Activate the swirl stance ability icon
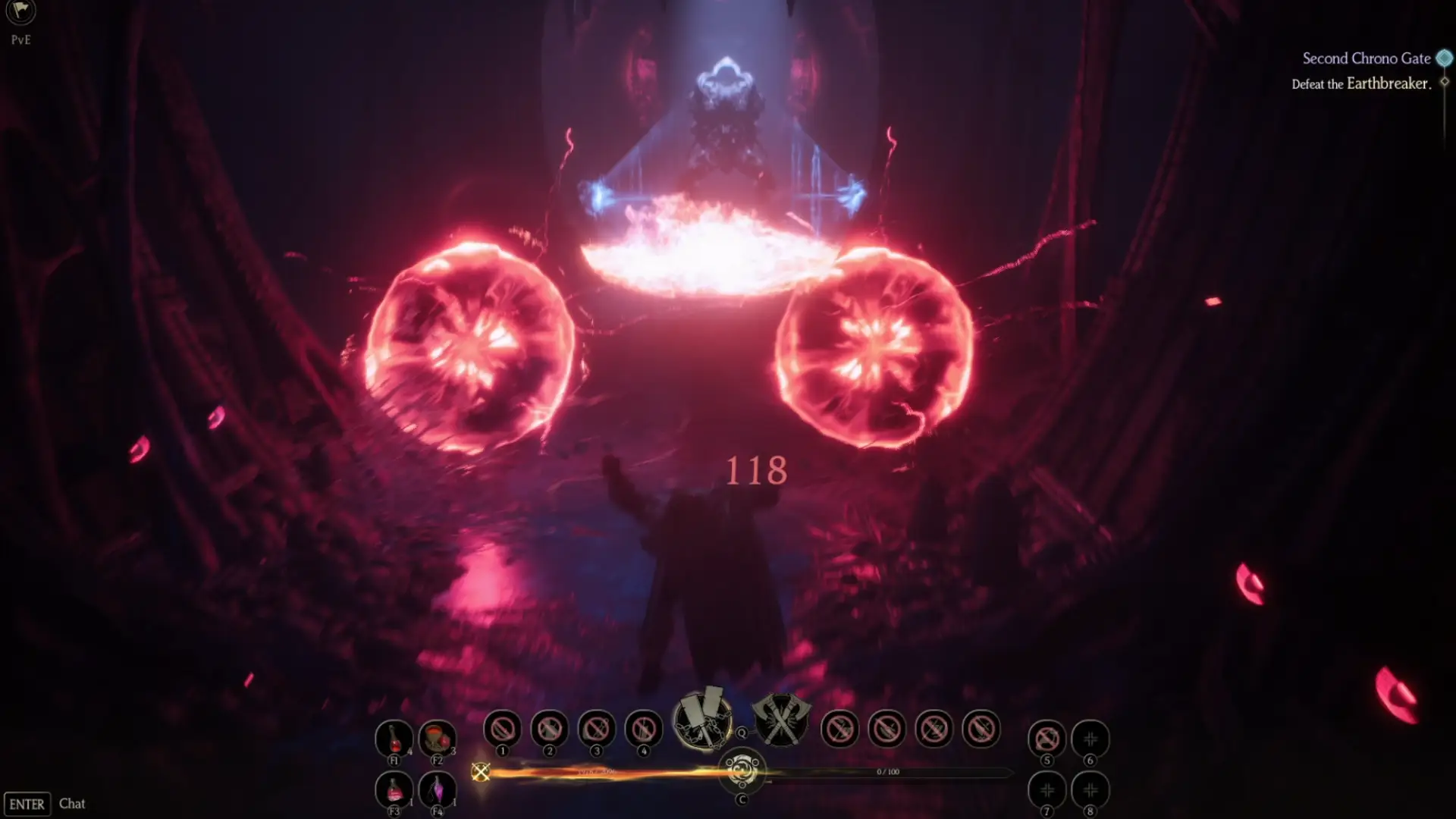Viewport: 1456px width, 819px height. [x=742, y=772]
